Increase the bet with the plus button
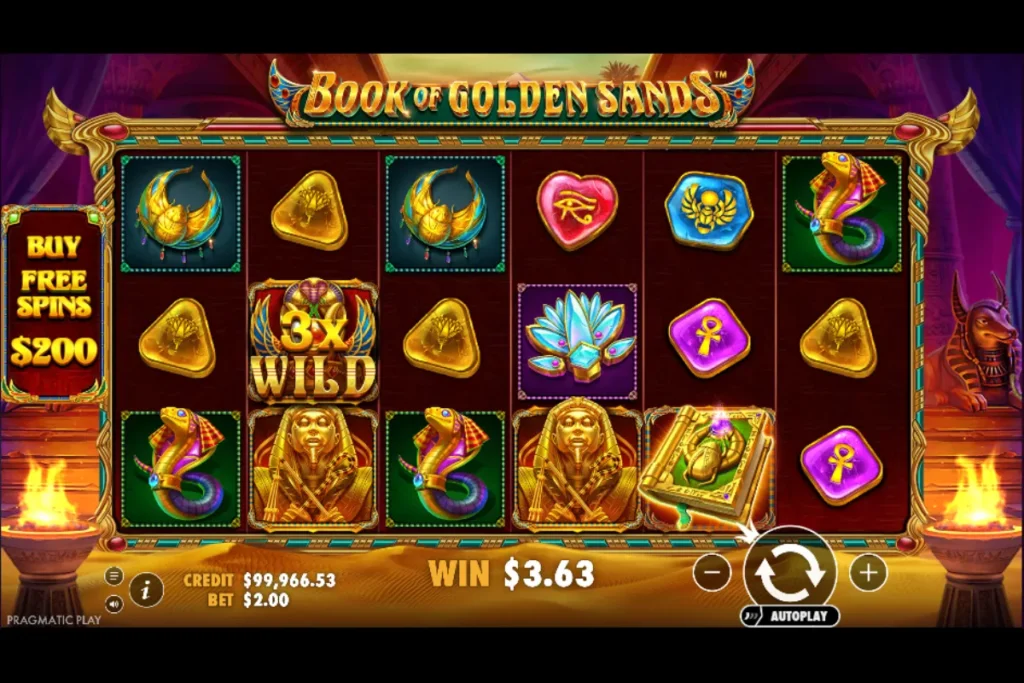This screenshot has width=1024, height=683. click(x=868, y=573)
